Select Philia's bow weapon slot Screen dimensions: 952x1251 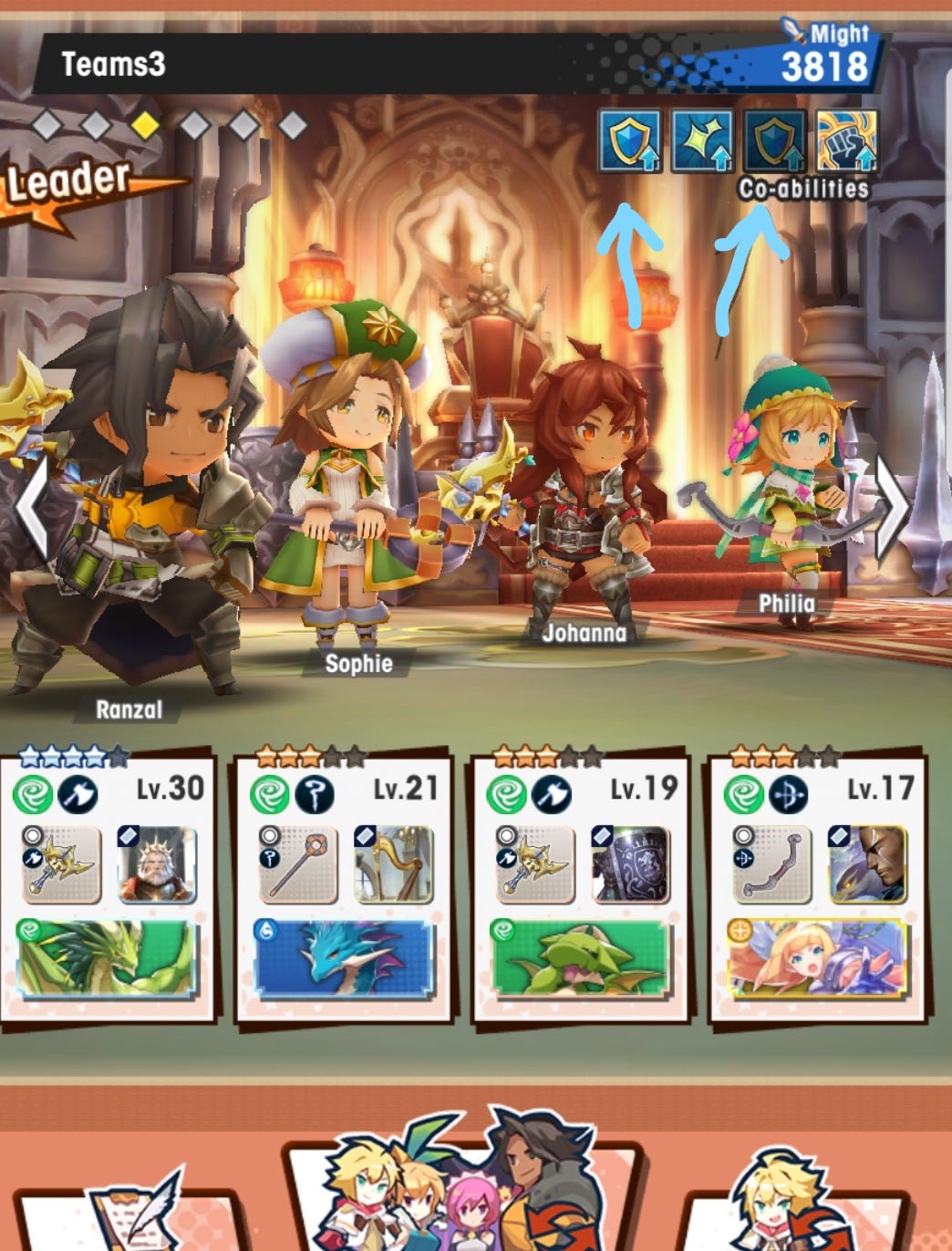771,863
